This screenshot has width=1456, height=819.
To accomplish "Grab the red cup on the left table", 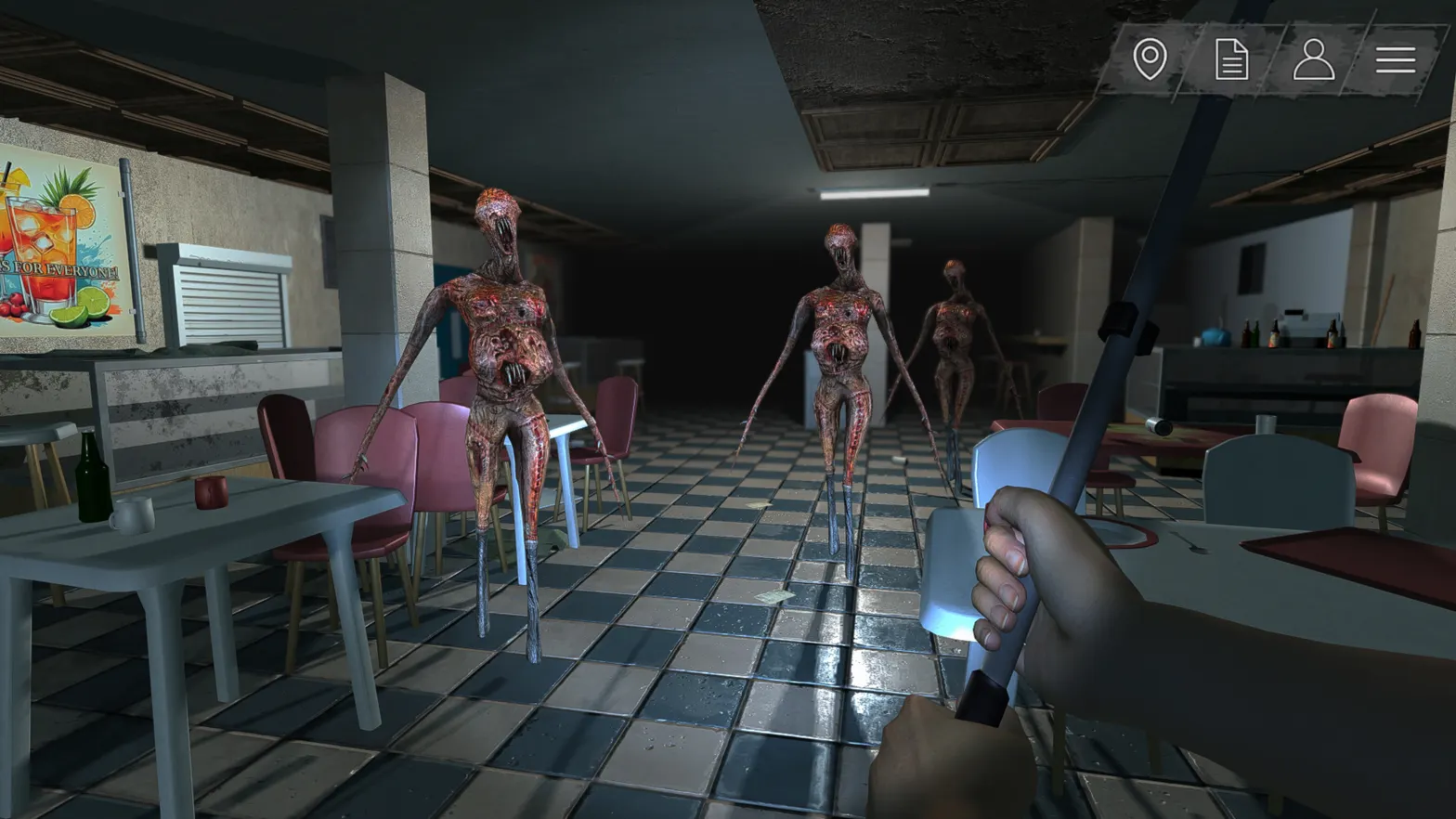I will (x=212, y=492).
